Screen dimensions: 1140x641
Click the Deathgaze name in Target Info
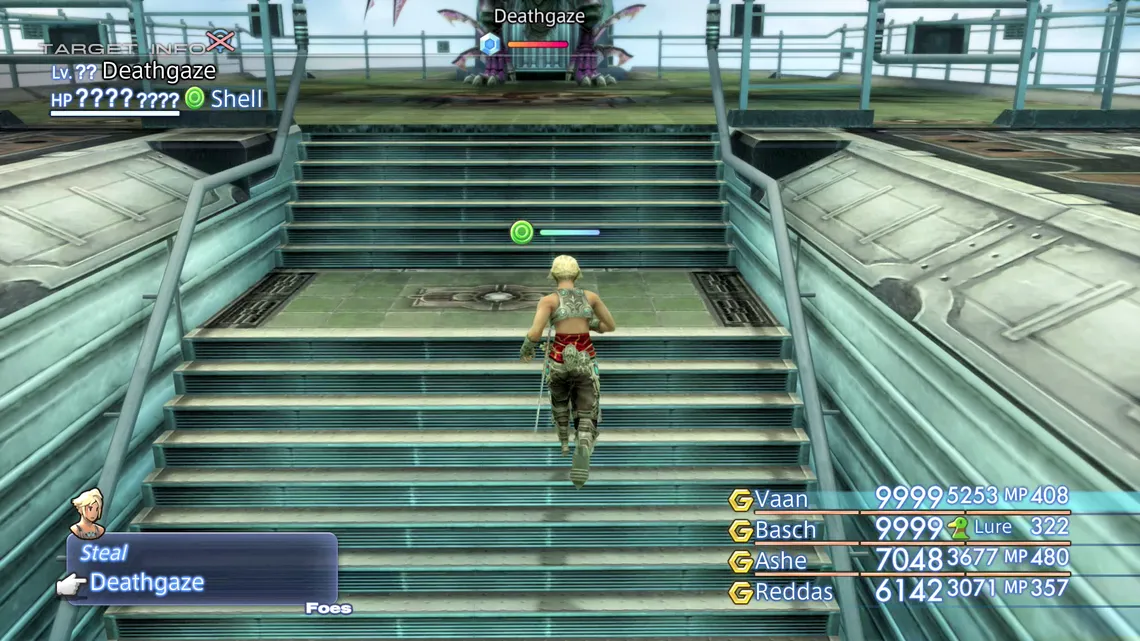(x=159, y=71)
